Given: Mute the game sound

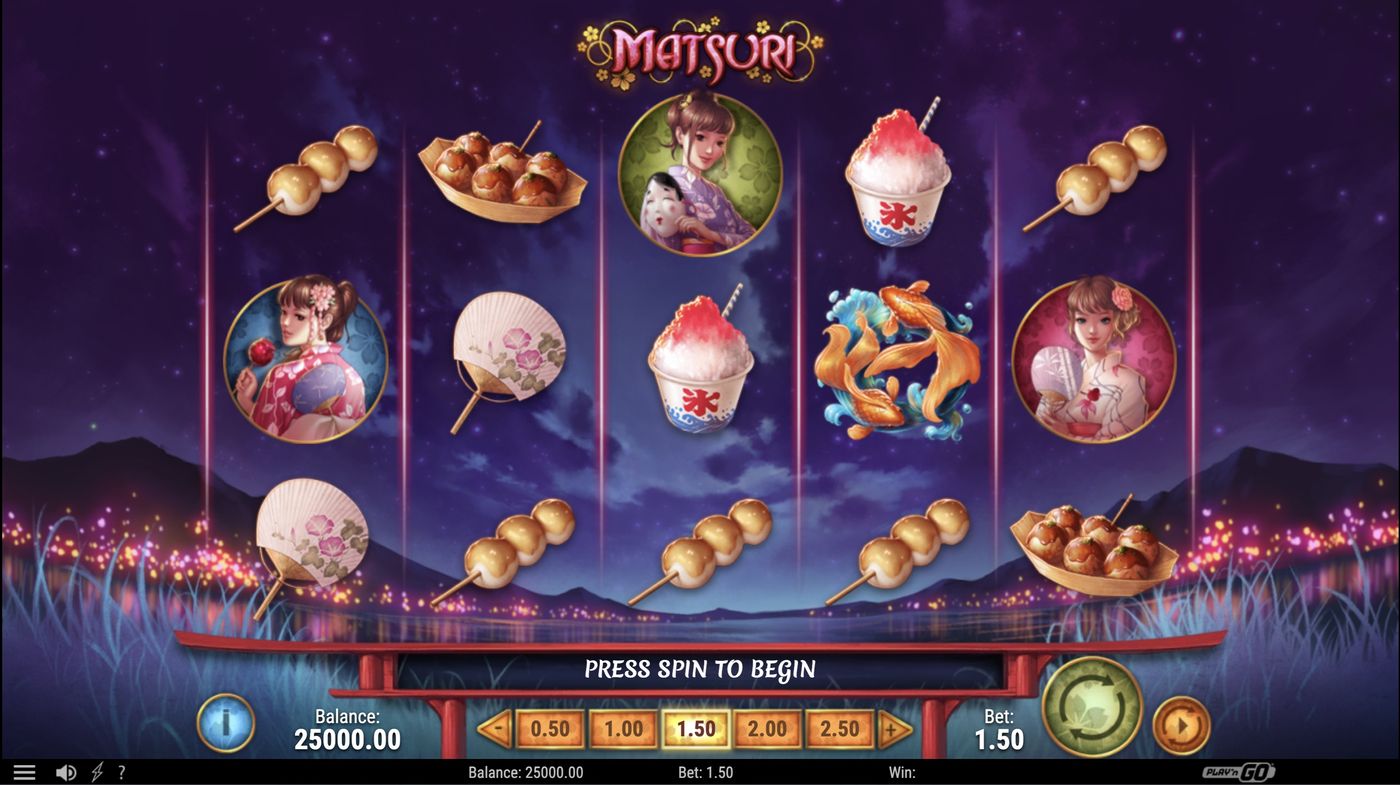Looking at the screenshot, I should pyautogui.click(x=66, y=771).
